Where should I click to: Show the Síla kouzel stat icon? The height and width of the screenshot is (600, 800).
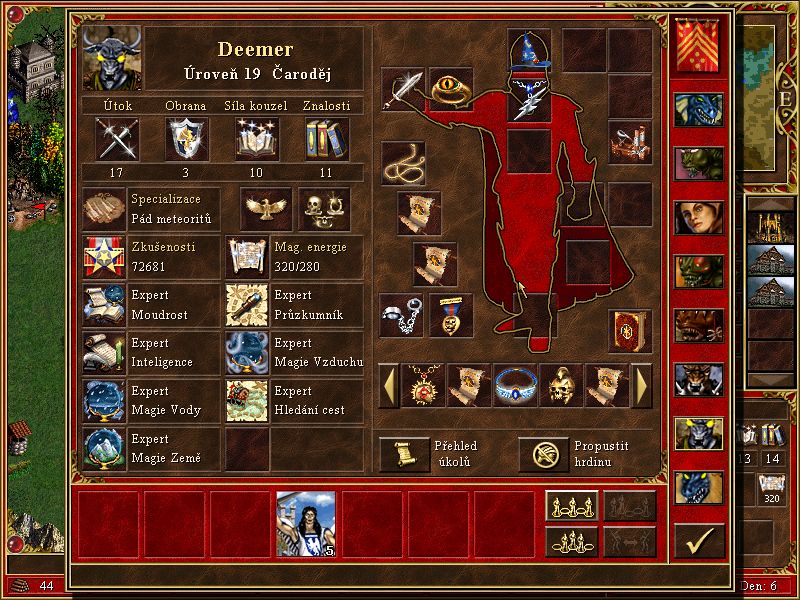click(x=256, y=138)
